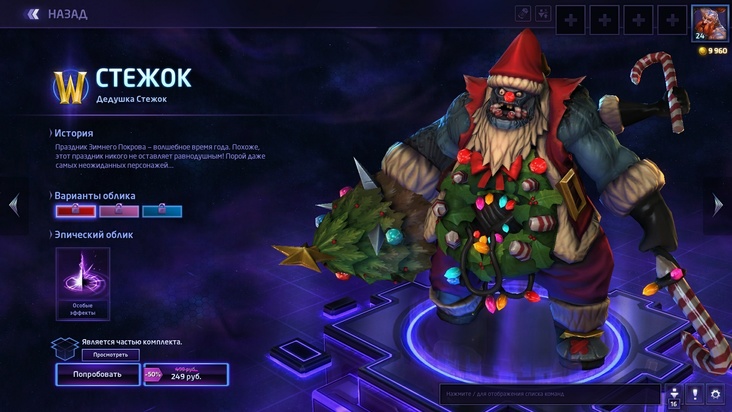
Task: Choose the pink skin variant swatch
Action: 119,210
